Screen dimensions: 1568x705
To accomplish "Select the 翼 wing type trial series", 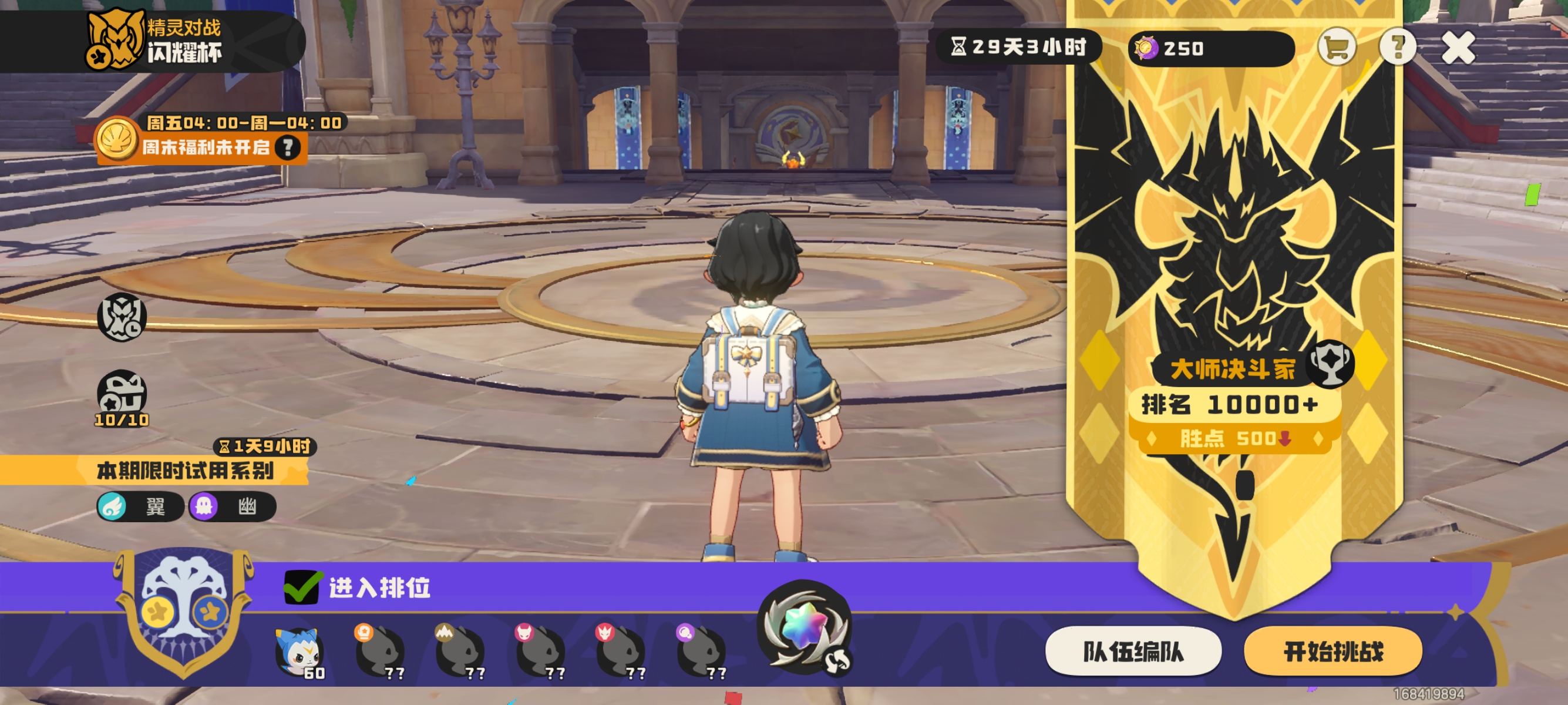I will [x=140, y=506].
